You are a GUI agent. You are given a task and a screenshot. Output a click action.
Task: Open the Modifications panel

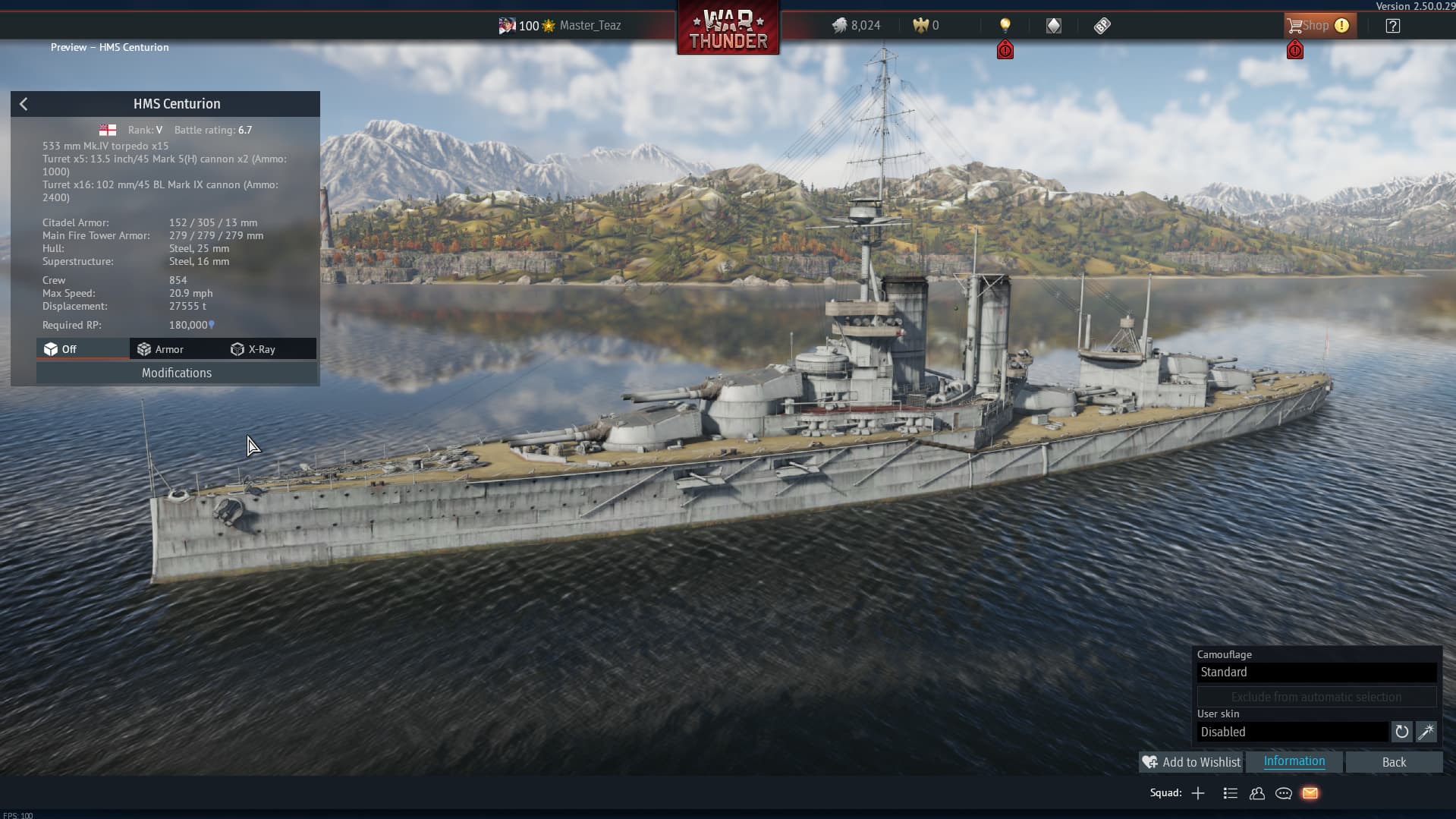pos(176,373)
